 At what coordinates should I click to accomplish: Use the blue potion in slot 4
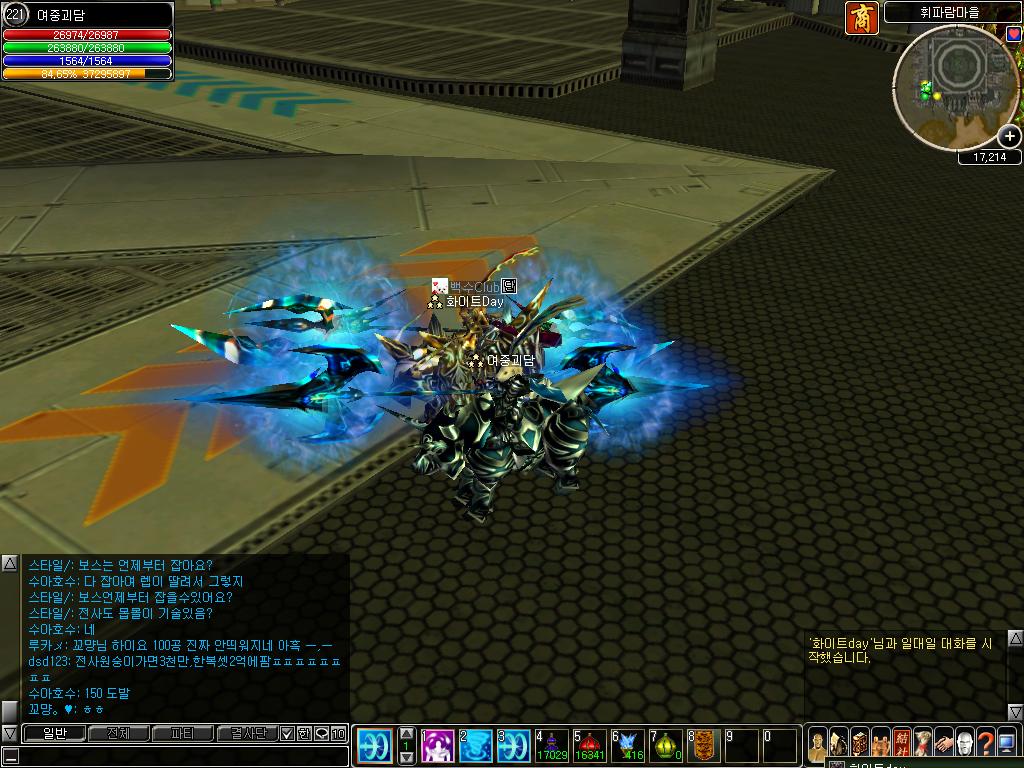point(552,746)
